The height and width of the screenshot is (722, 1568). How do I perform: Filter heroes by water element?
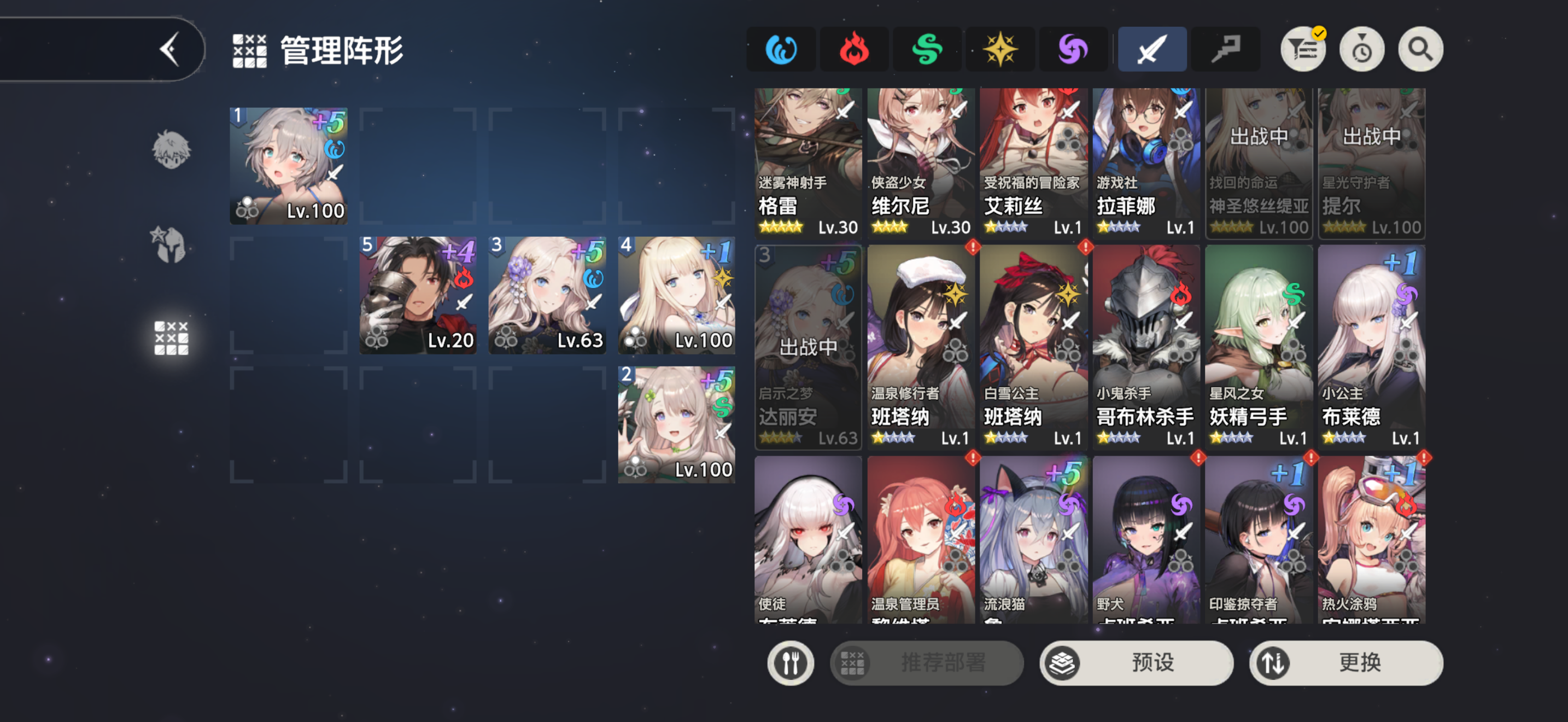[x=781, y=49]
